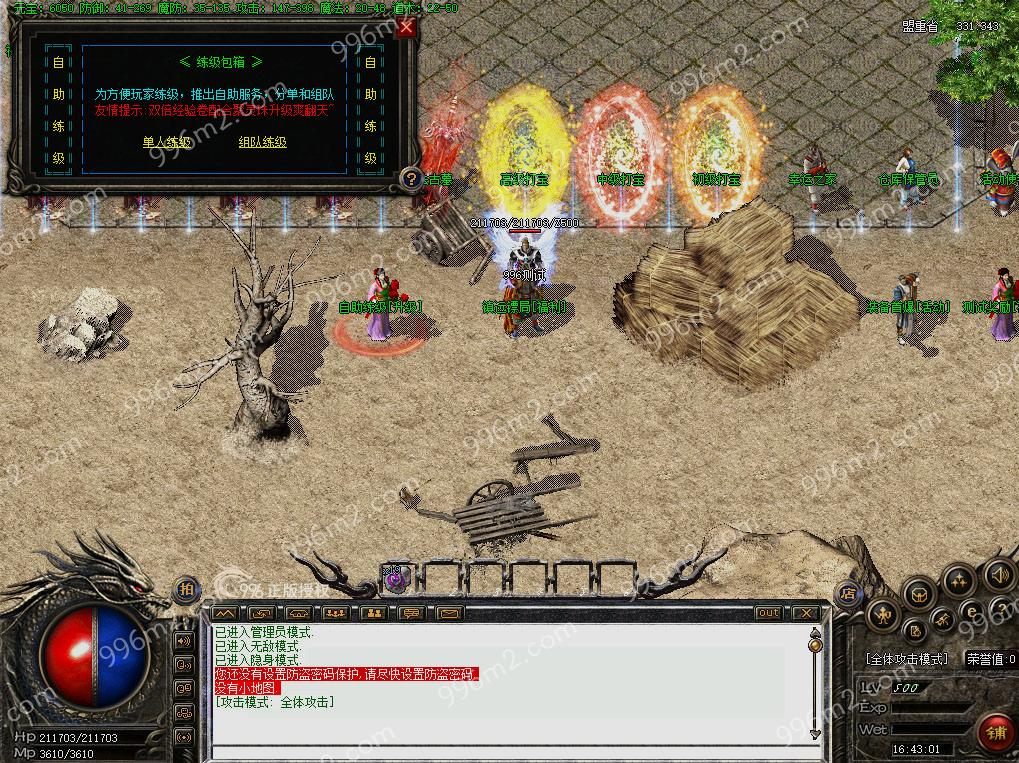Screen dimensions: 1019x763
Task: Click the chat bar's 'out' button
Action: pos(768,612)
